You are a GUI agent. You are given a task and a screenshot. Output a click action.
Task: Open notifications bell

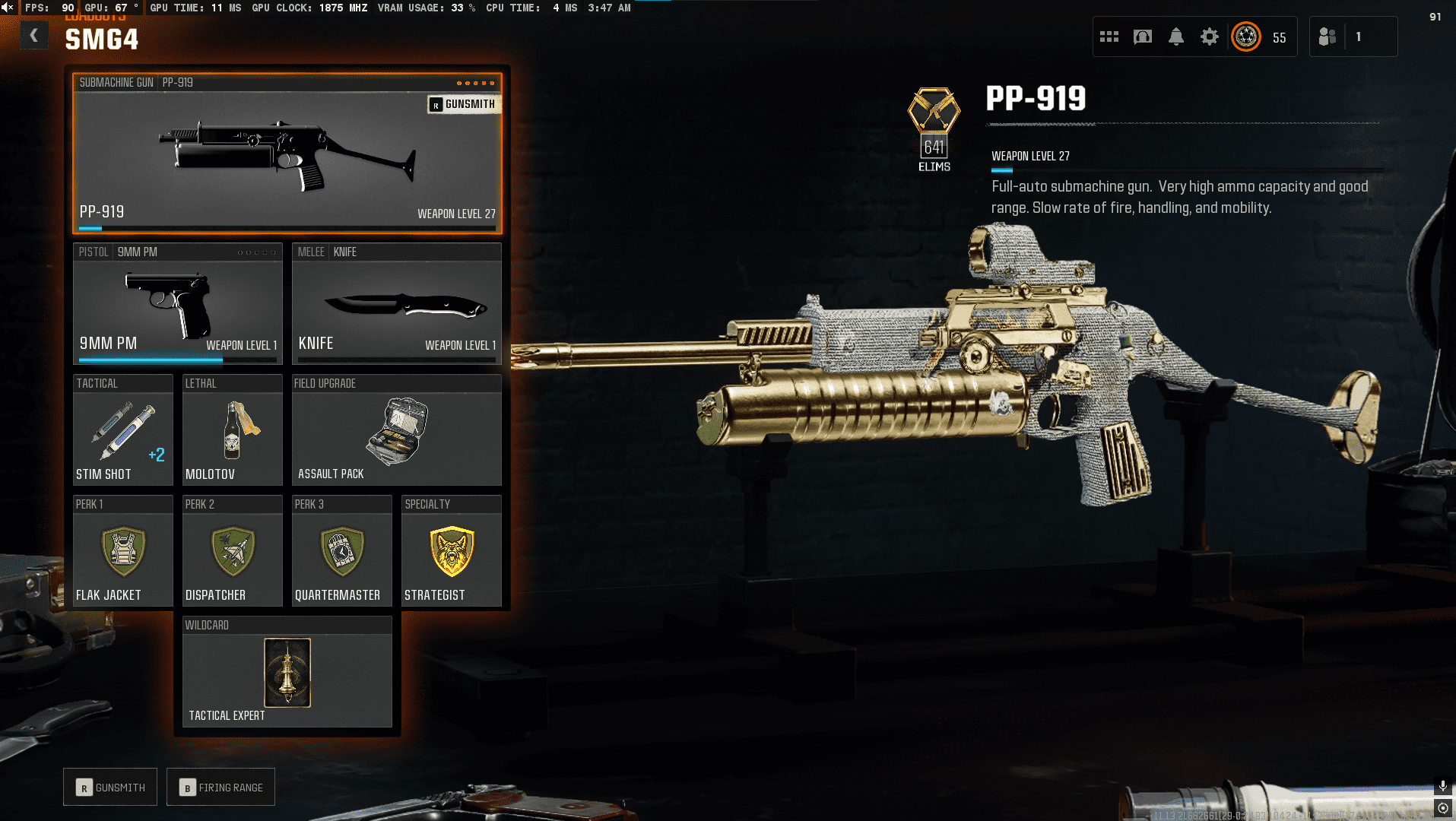tap(1176, 36)
